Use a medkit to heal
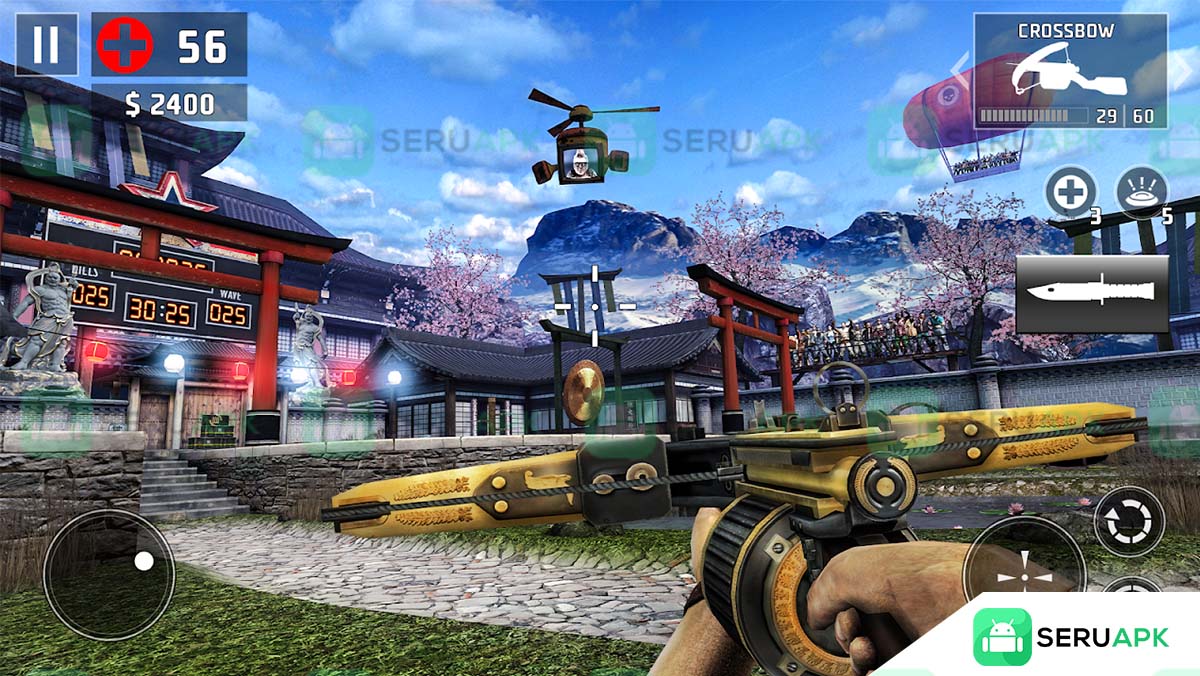Screen dimensions: 1200x676 tap(1071, 191)
